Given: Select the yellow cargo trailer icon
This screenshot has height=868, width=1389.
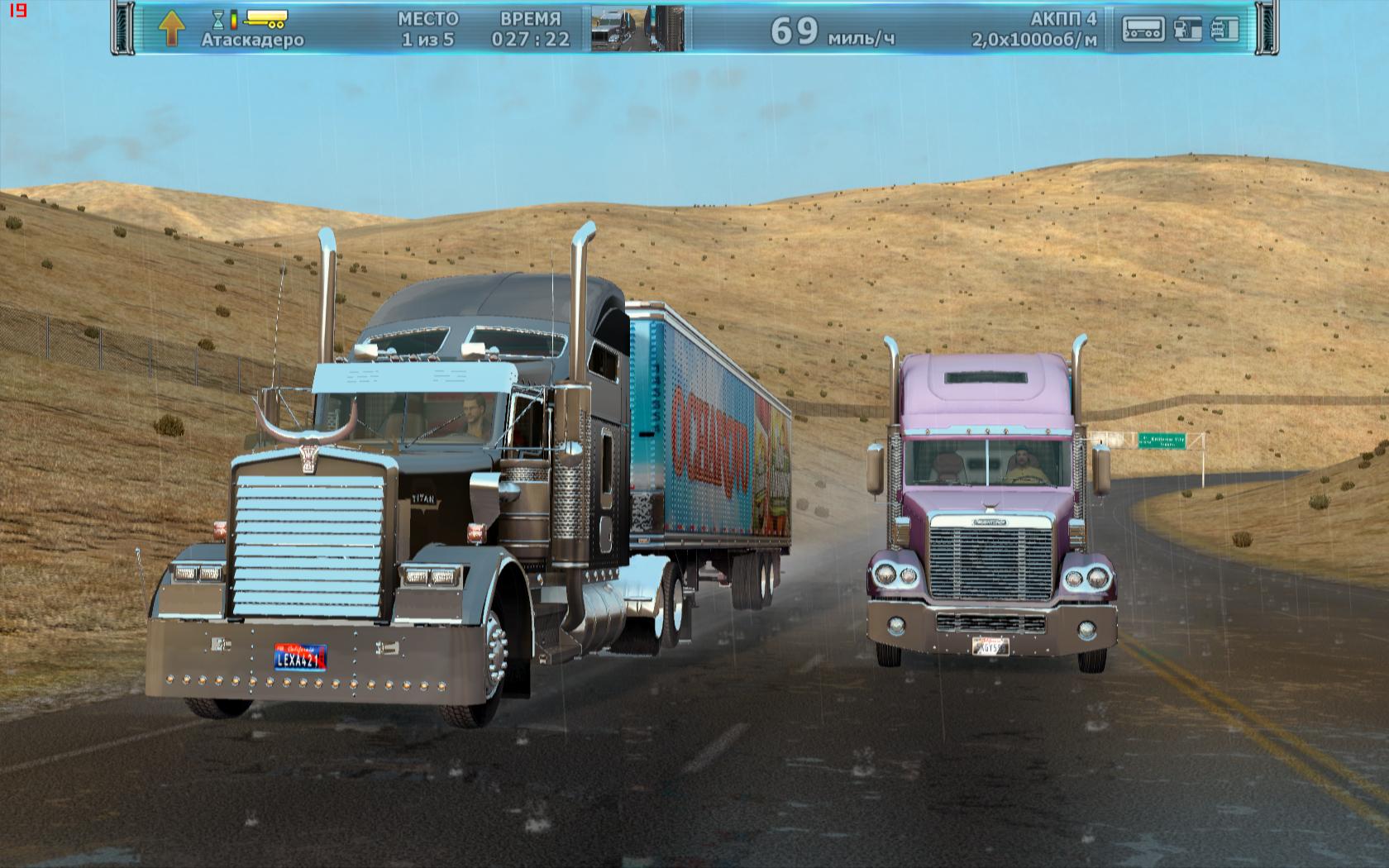Looking at the screenshot, I should coord(265,18).
